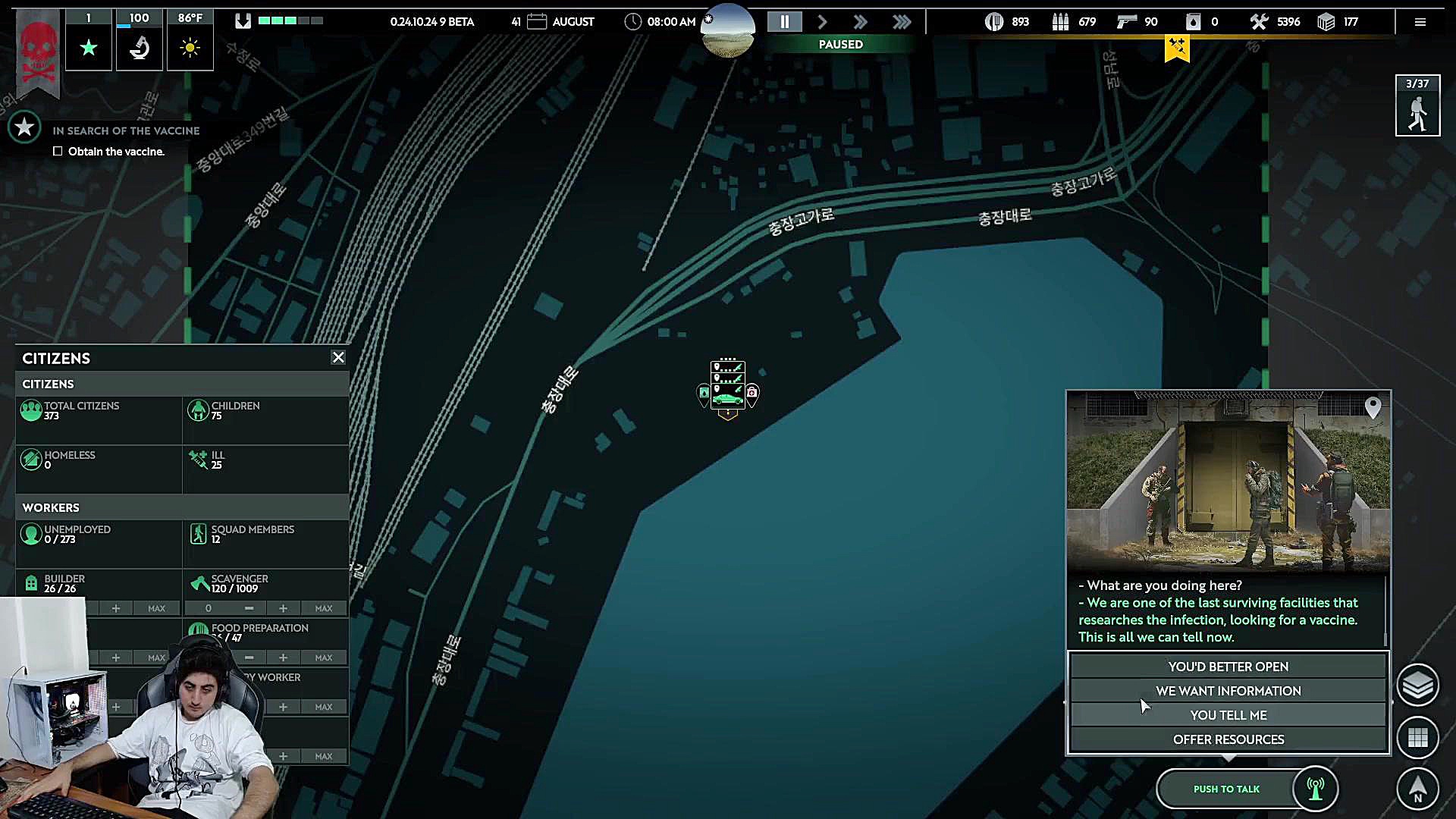This screenshot has width=1456, height=819.
Task: Select the "We want information" dialogue option
Action: tap(1228, 691)
